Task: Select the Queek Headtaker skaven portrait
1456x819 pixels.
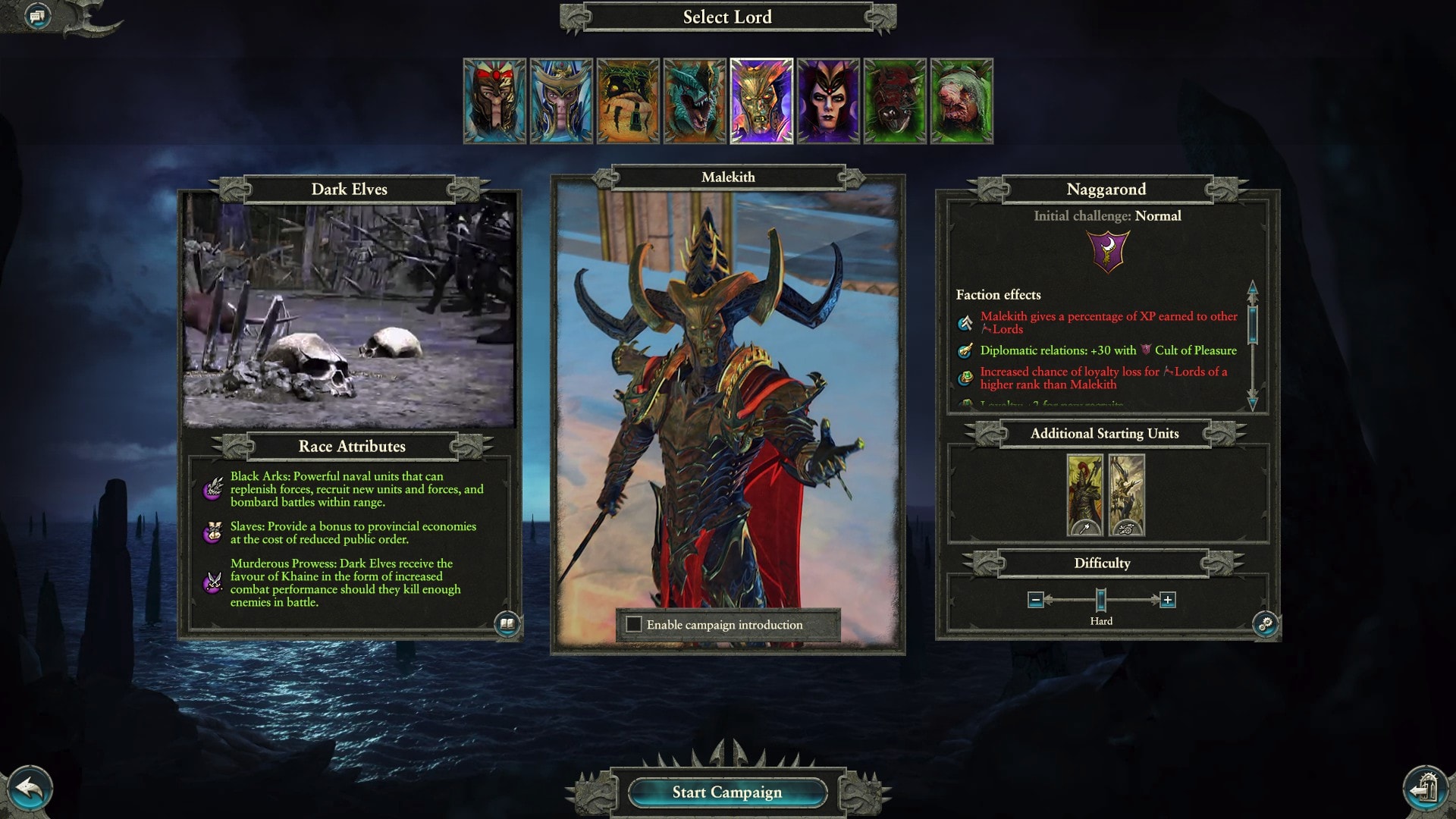Action: click(x=895, y=101)
